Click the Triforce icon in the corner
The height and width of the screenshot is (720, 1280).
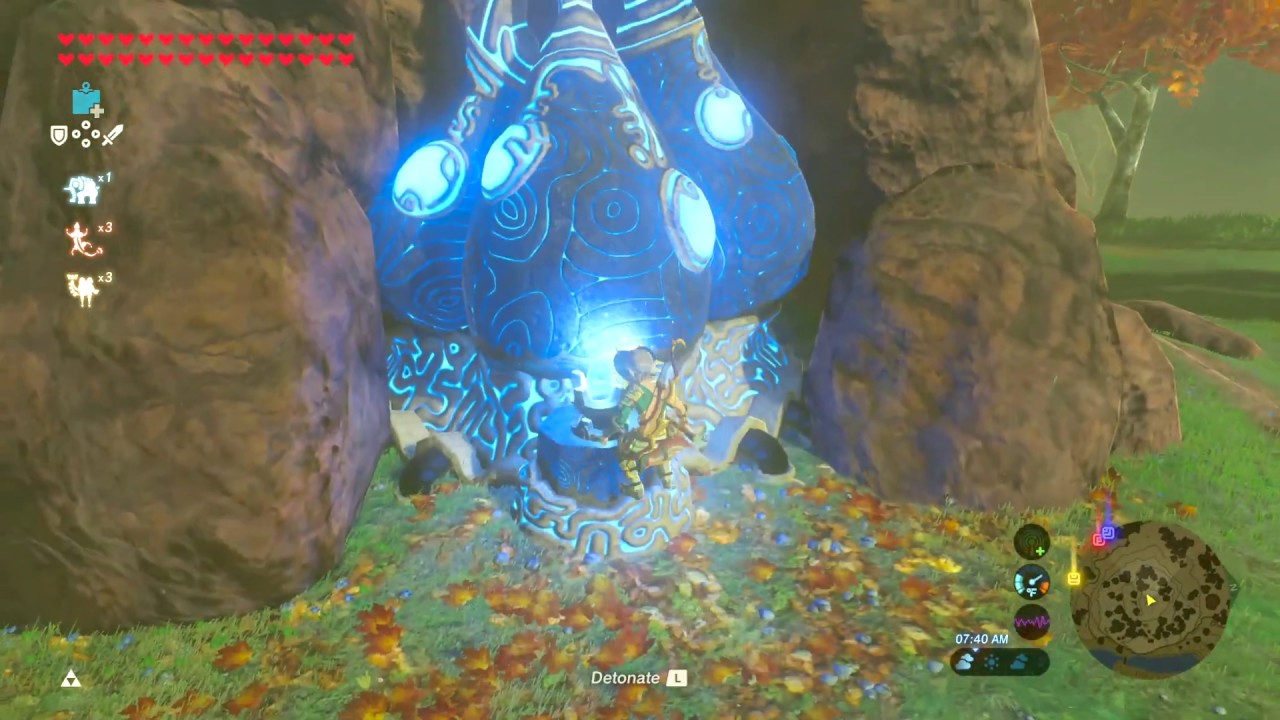point(70,680)
